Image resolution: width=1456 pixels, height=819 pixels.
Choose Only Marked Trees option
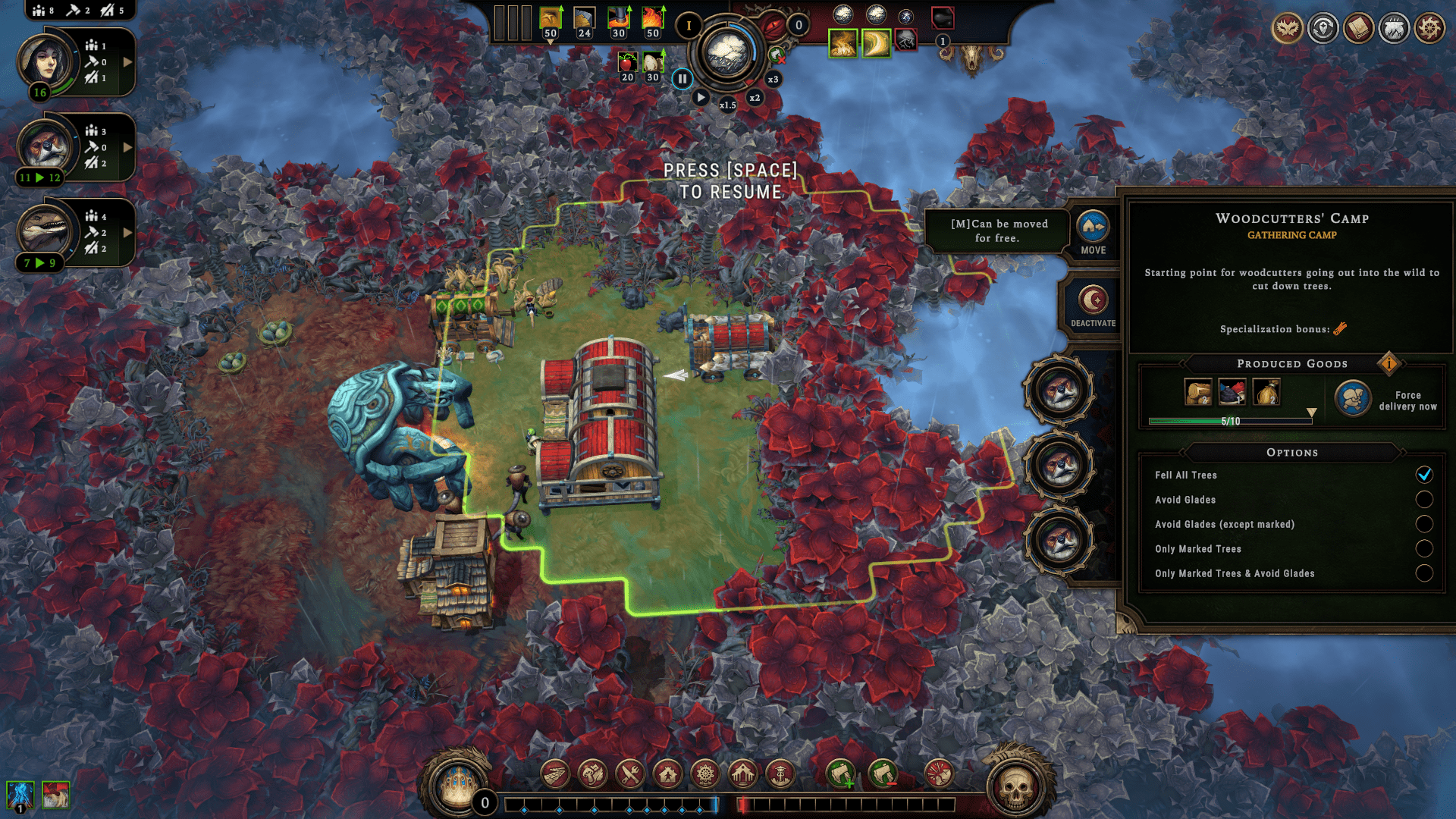click(1423, 549)
